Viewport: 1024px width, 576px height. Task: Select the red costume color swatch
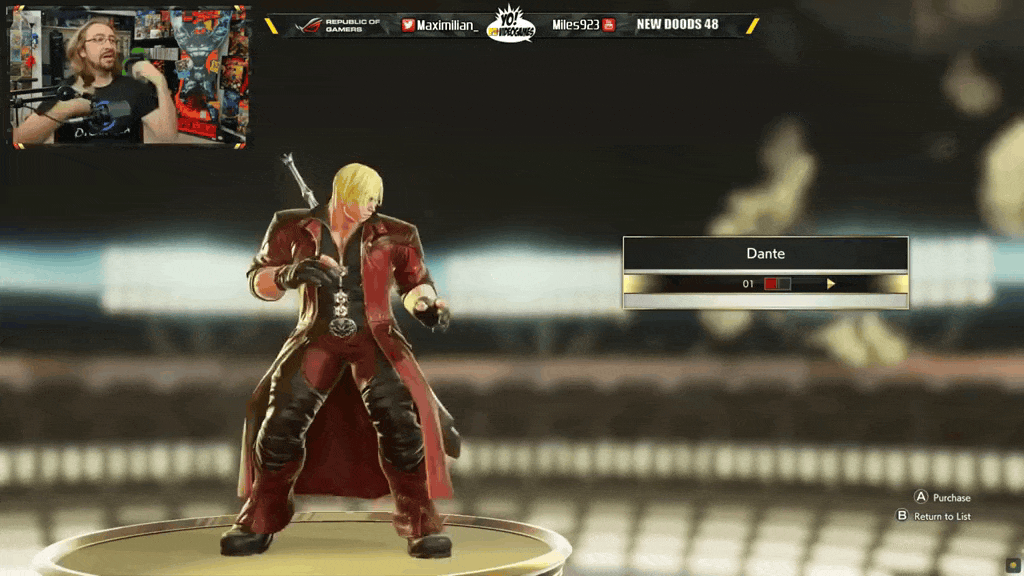click(x=771, y=284)
